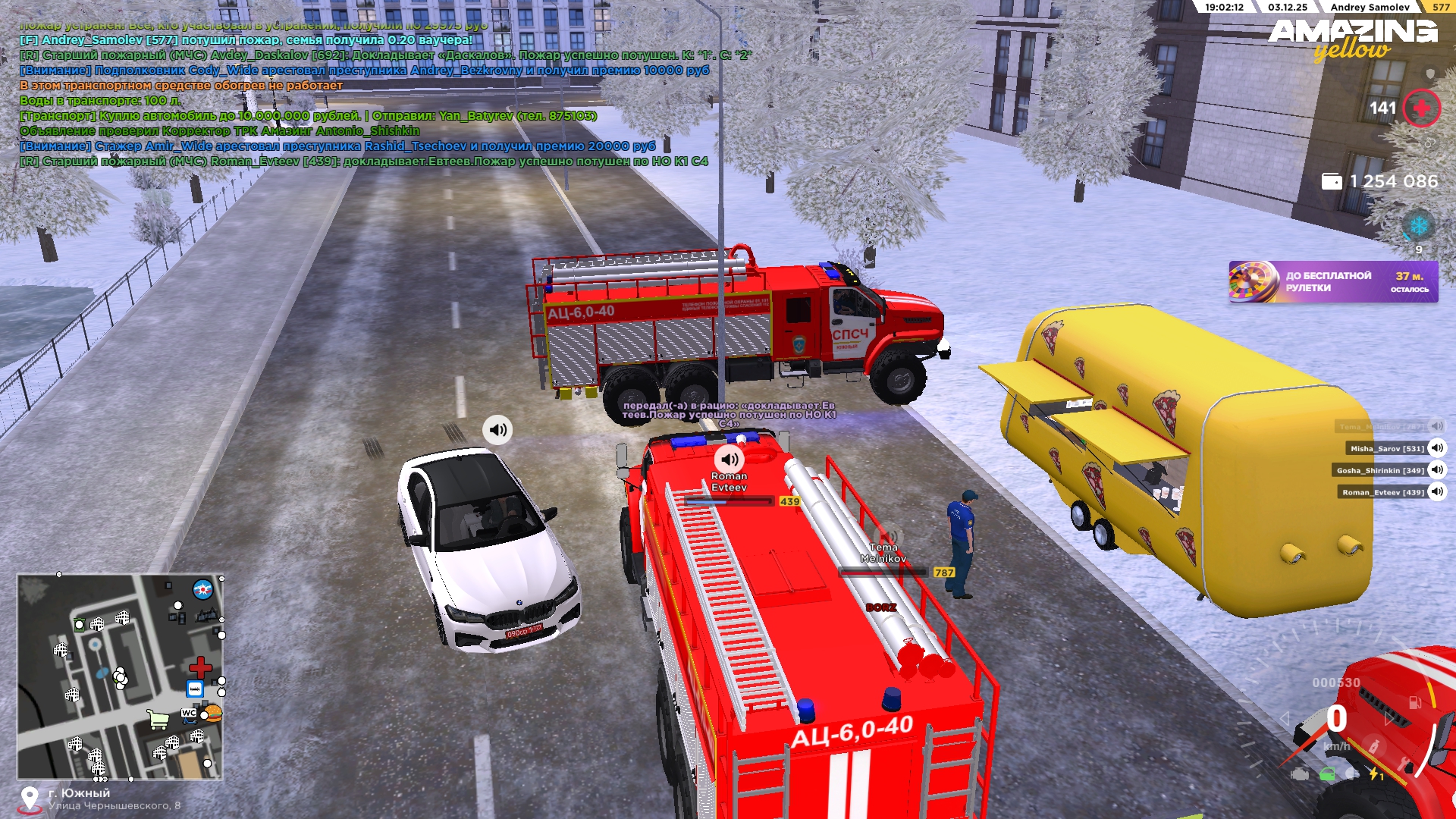Toggle the headlights icon on speedometer
This screenshot has height=819, width=1456.
[x=1352, y=774]
